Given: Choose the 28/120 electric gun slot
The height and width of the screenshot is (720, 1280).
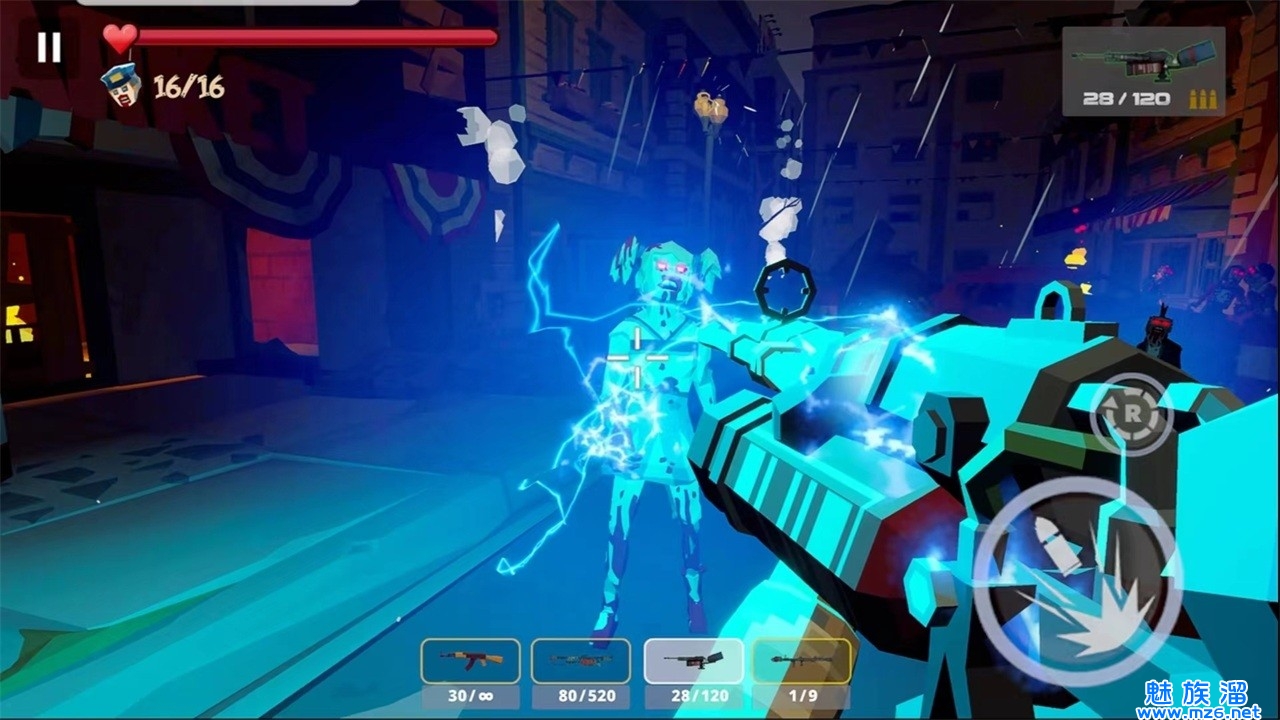Looking at the screenshot, I should tap(693, 661).
